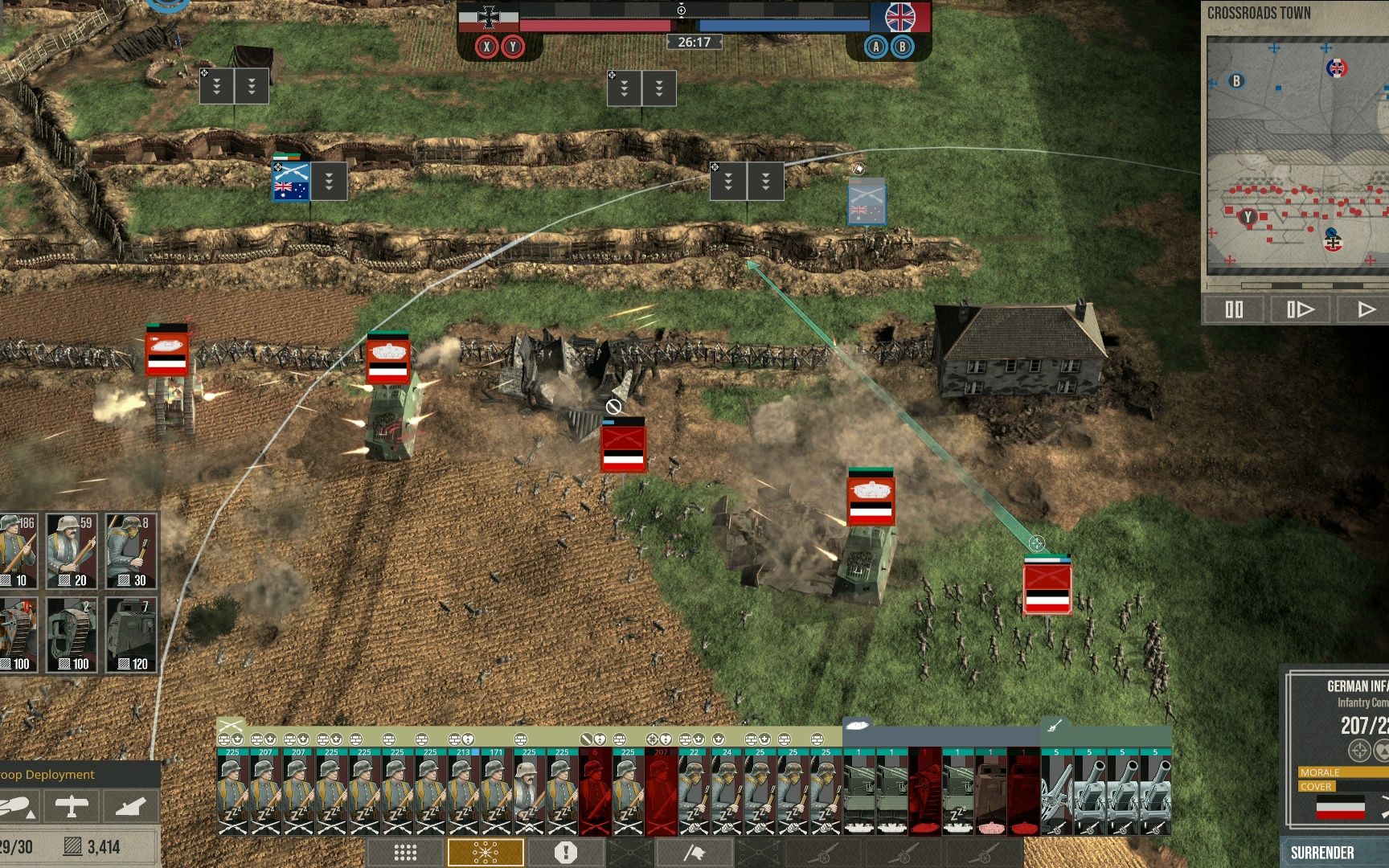The width and height of the screenshot is (1389, 868).
Task: Switch to slow-motion step speed
Action: coord(1300,309)
